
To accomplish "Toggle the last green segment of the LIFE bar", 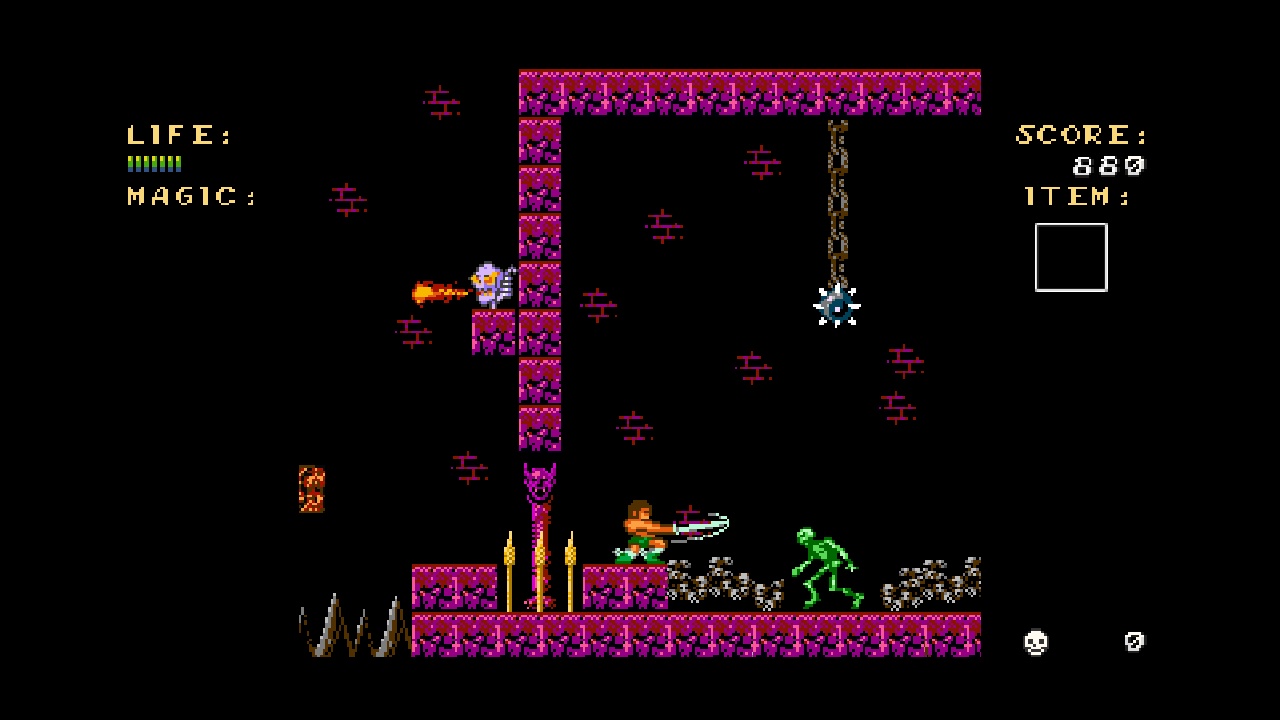I will coord(178,163).
